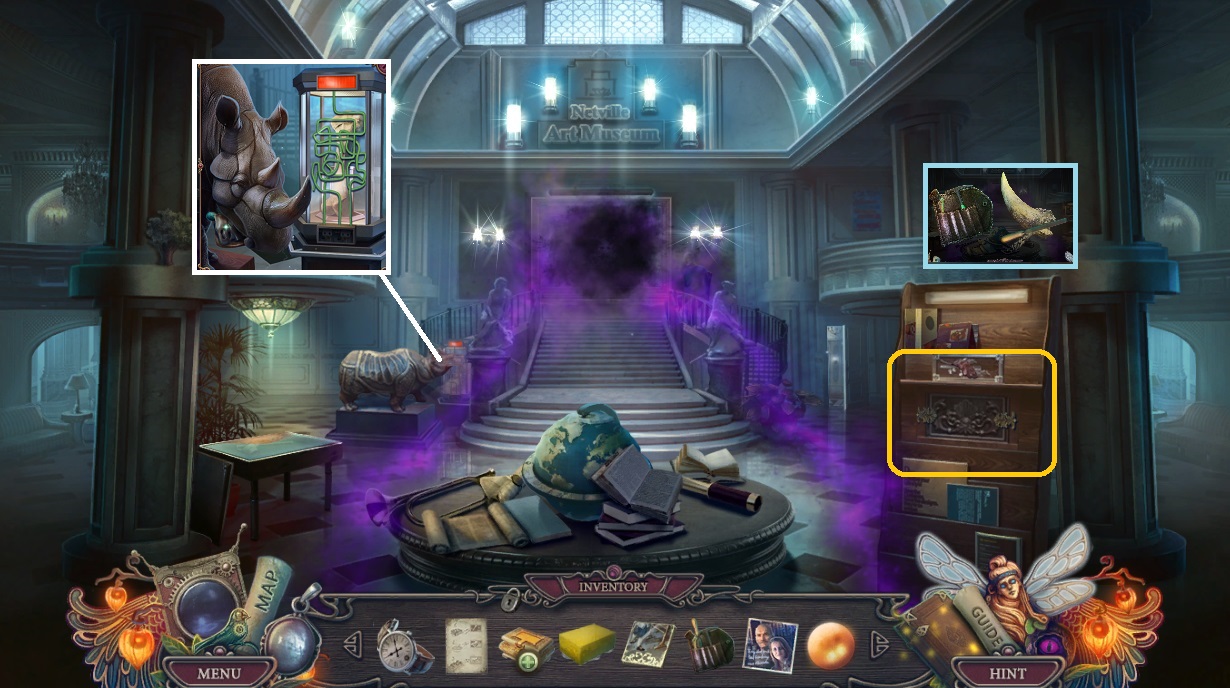Select the paper note inventory item
Image resolution: width=1230 pixels, height=688 pixels.
pos(465,645)
